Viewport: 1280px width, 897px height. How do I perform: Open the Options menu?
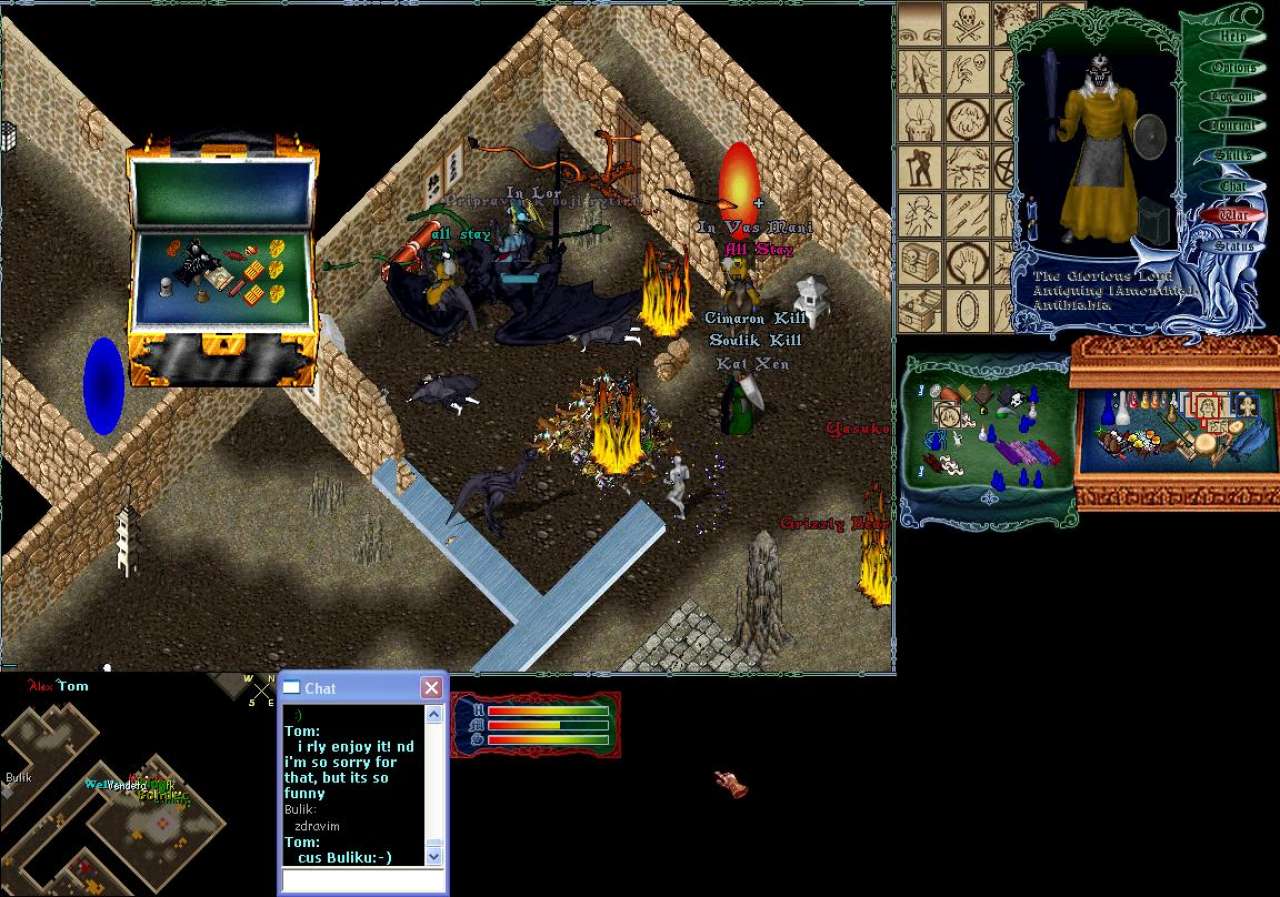click(1234, 67)
